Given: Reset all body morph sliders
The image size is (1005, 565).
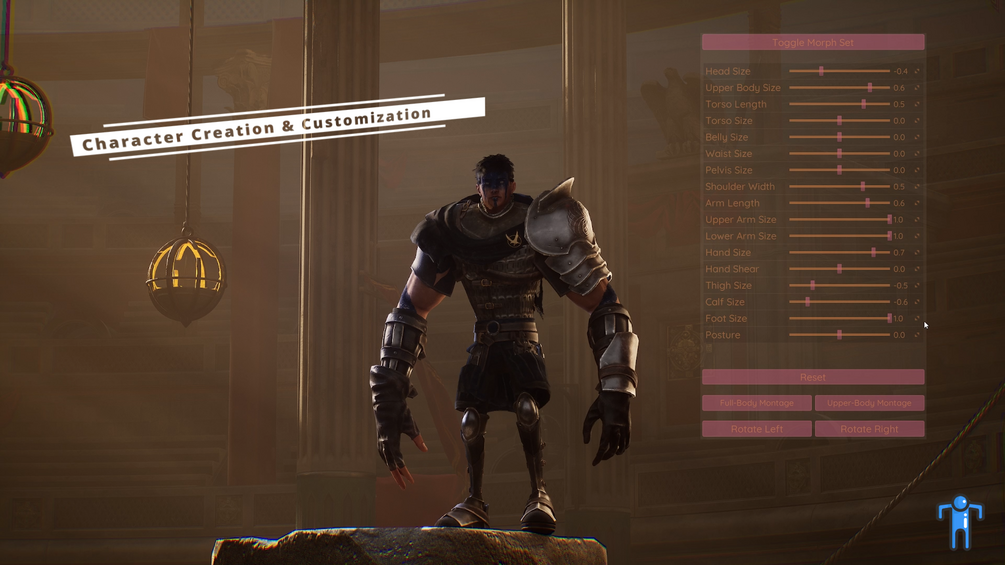Looking at the screenshot, I should [812, 377].
